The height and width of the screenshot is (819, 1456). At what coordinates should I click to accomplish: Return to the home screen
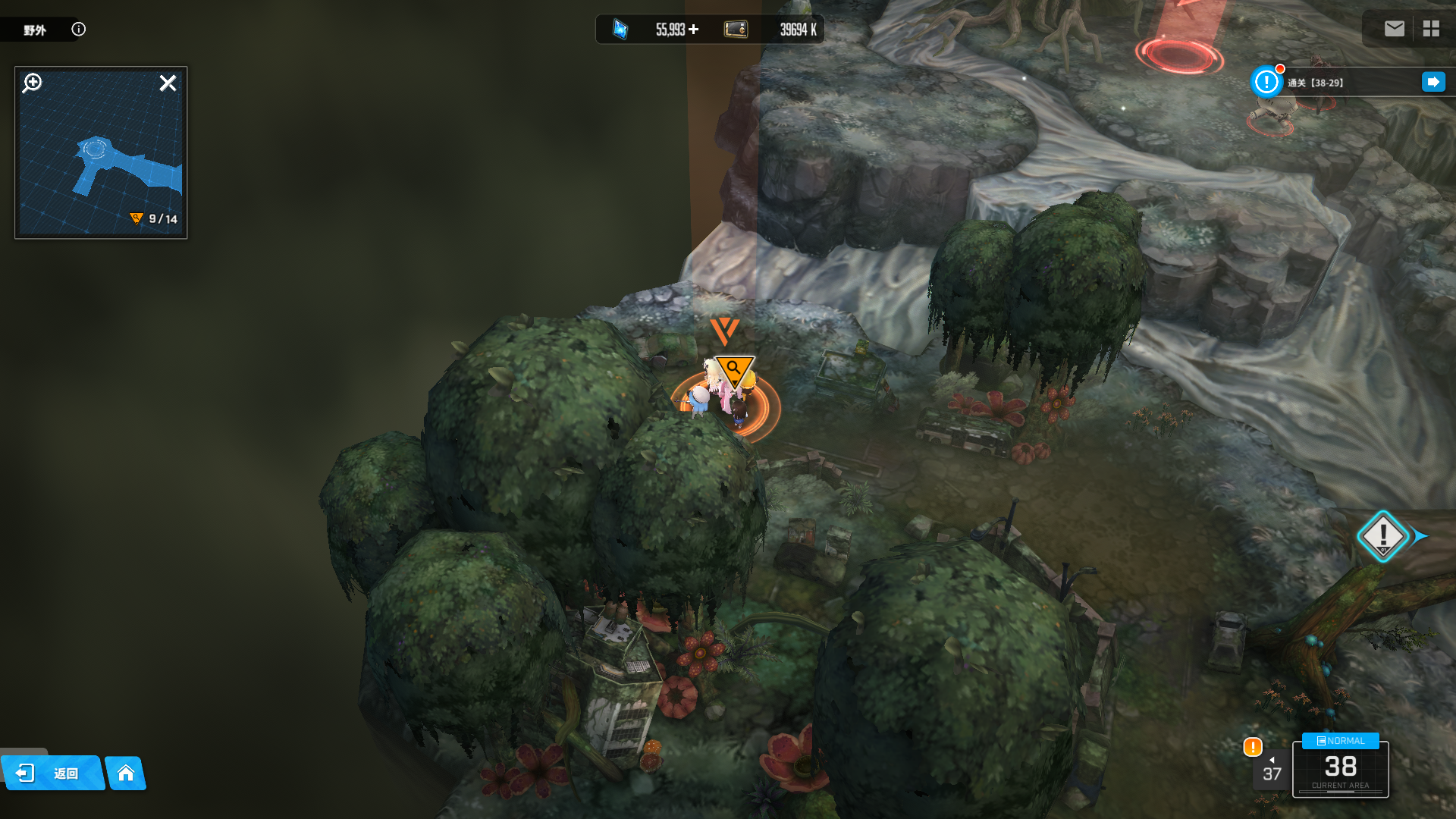[x=126, y=773]
